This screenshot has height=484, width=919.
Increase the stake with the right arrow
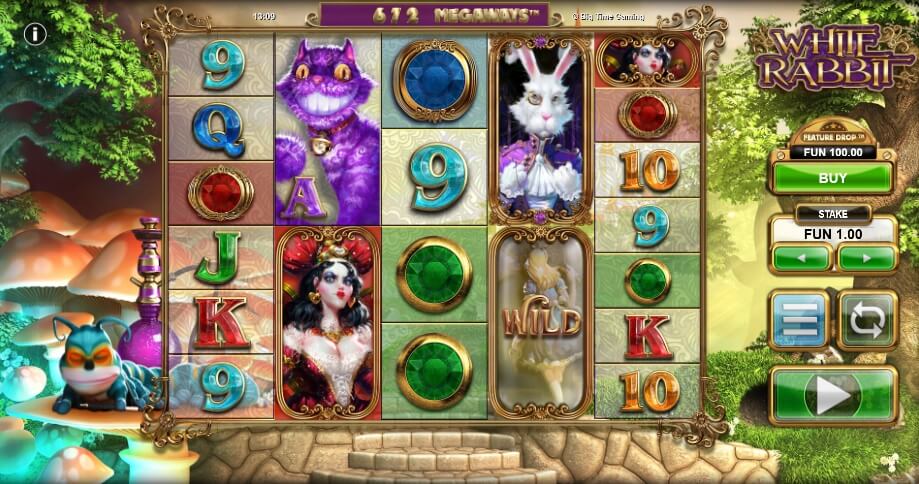point(866,257)
